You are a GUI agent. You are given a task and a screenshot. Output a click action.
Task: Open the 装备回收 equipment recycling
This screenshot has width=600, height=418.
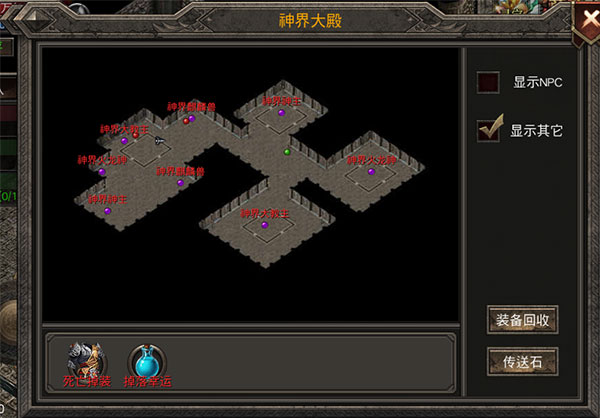pyautogui.click(x=521, y=321)
